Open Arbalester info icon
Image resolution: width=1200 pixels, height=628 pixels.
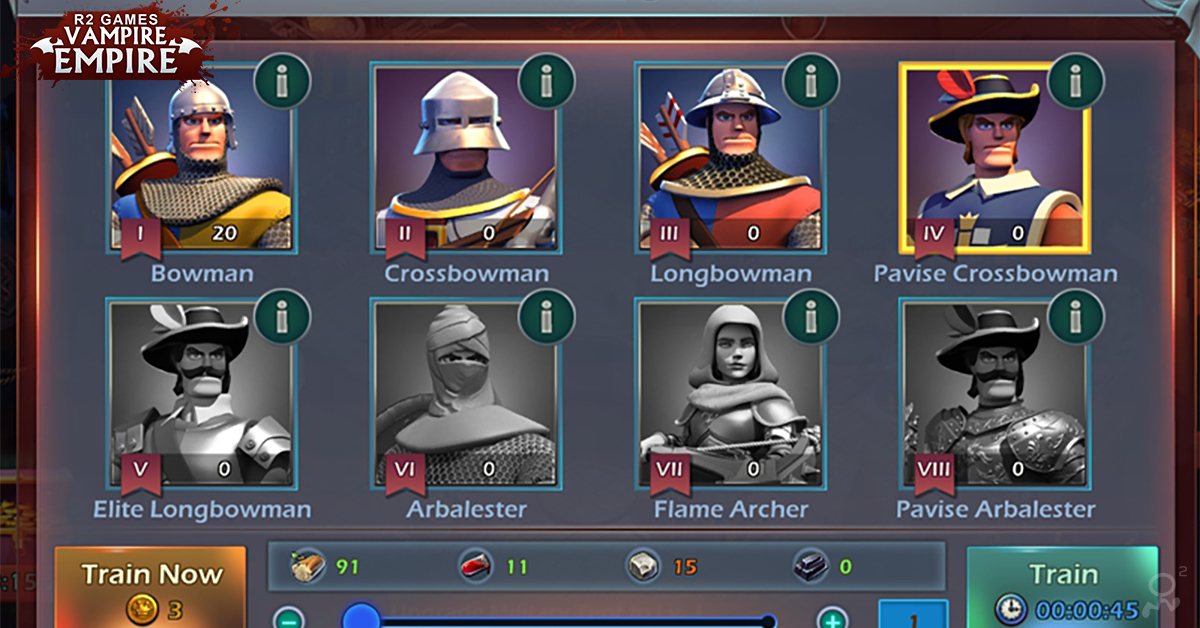(x=547, y=317)
